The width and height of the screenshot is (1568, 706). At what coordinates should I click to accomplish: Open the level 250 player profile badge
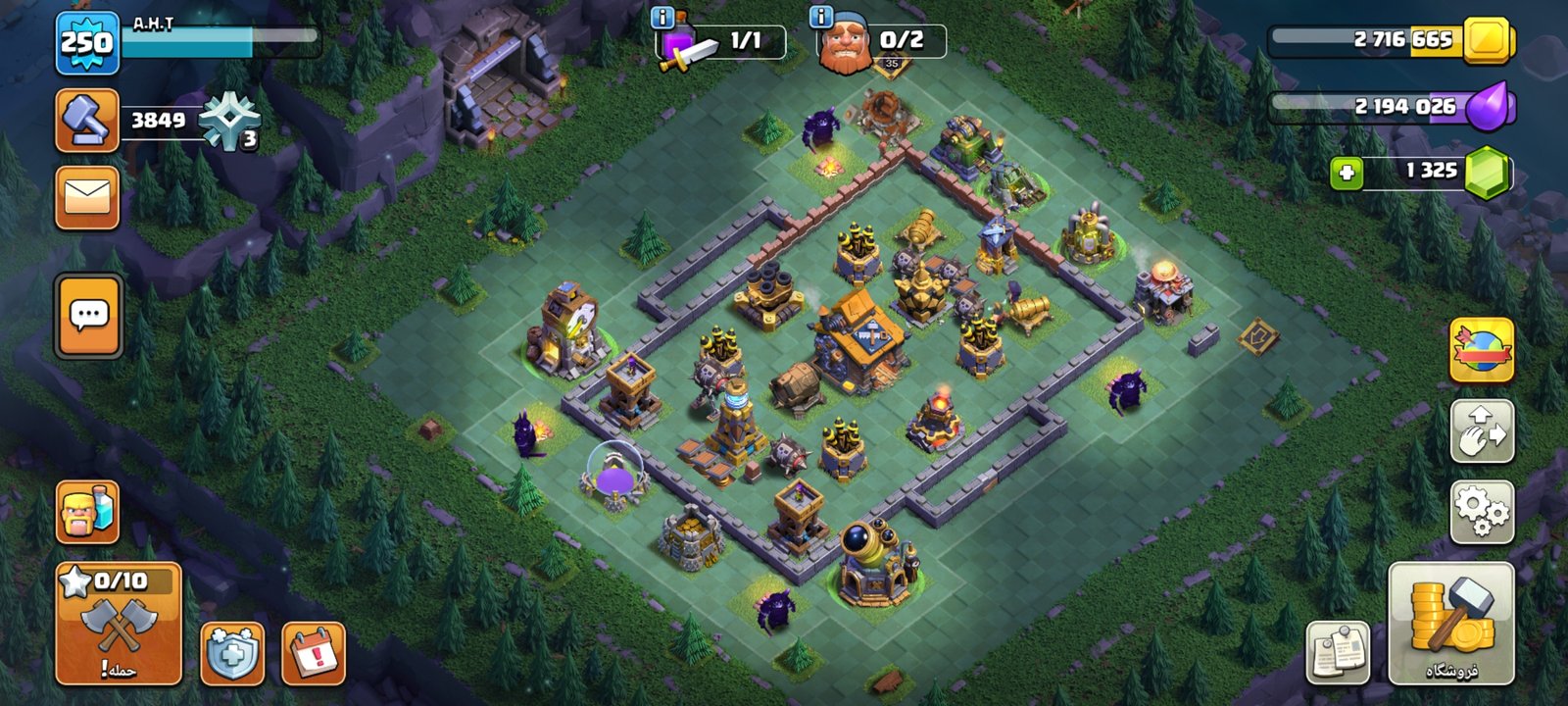pyautogui.click(x=87, y=43)
